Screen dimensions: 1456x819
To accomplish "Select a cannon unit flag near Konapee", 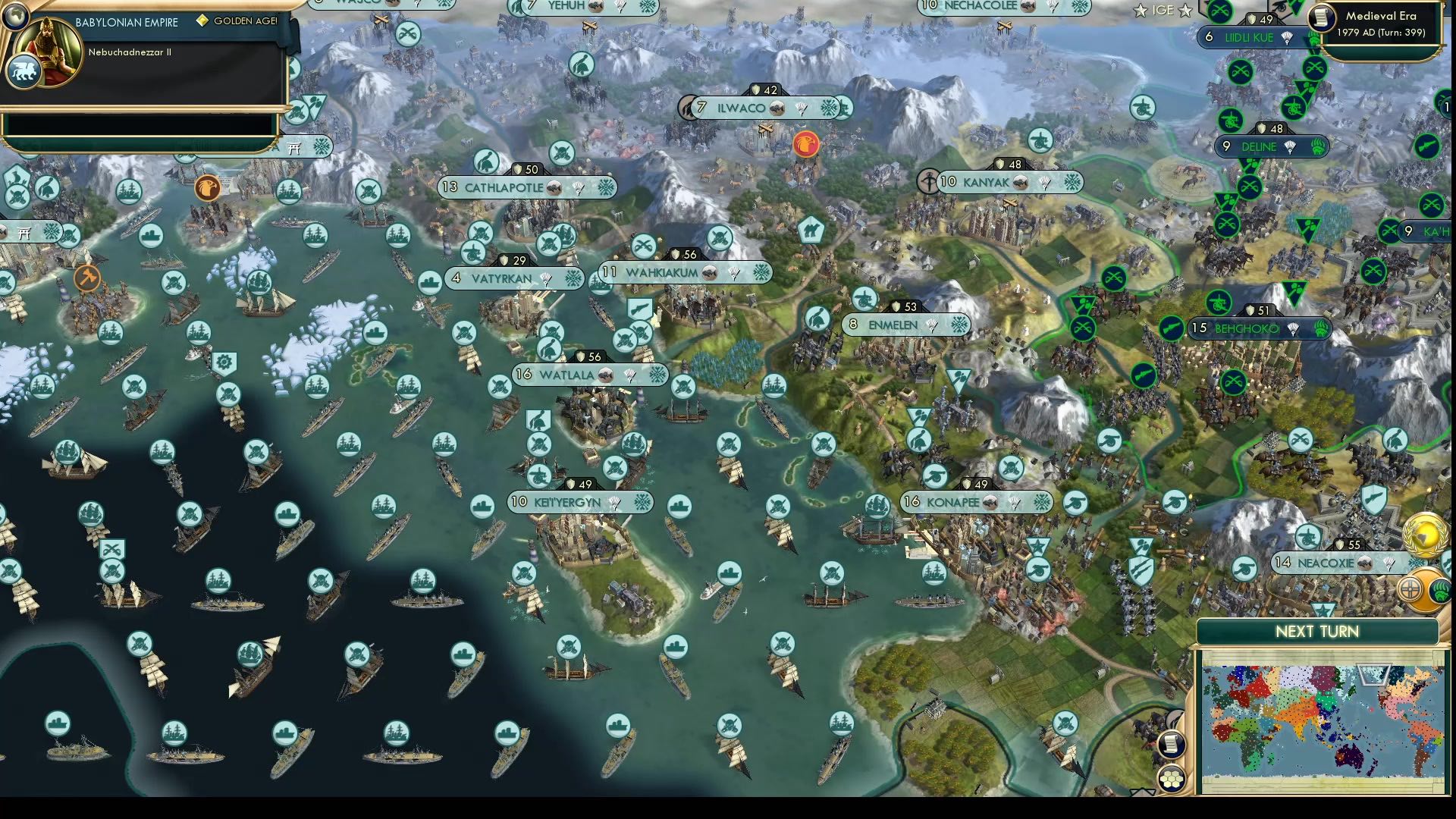I will (935, 475).
